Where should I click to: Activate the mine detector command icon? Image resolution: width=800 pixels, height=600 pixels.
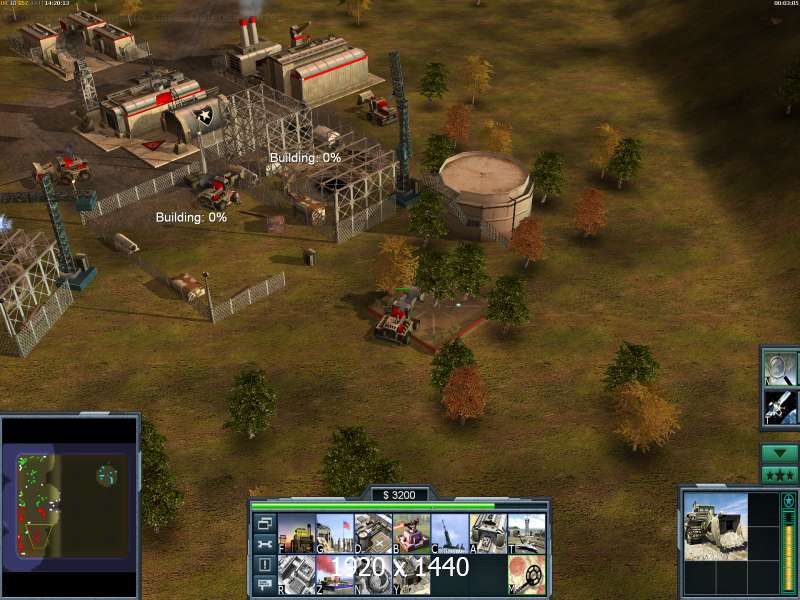coord(526,574)
